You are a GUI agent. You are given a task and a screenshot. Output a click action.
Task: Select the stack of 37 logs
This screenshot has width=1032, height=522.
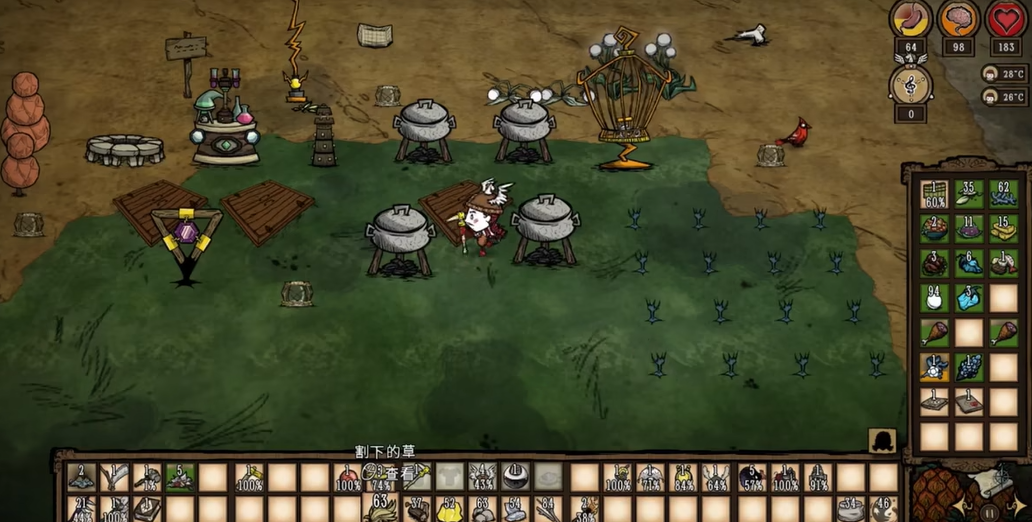click(417, 510)
